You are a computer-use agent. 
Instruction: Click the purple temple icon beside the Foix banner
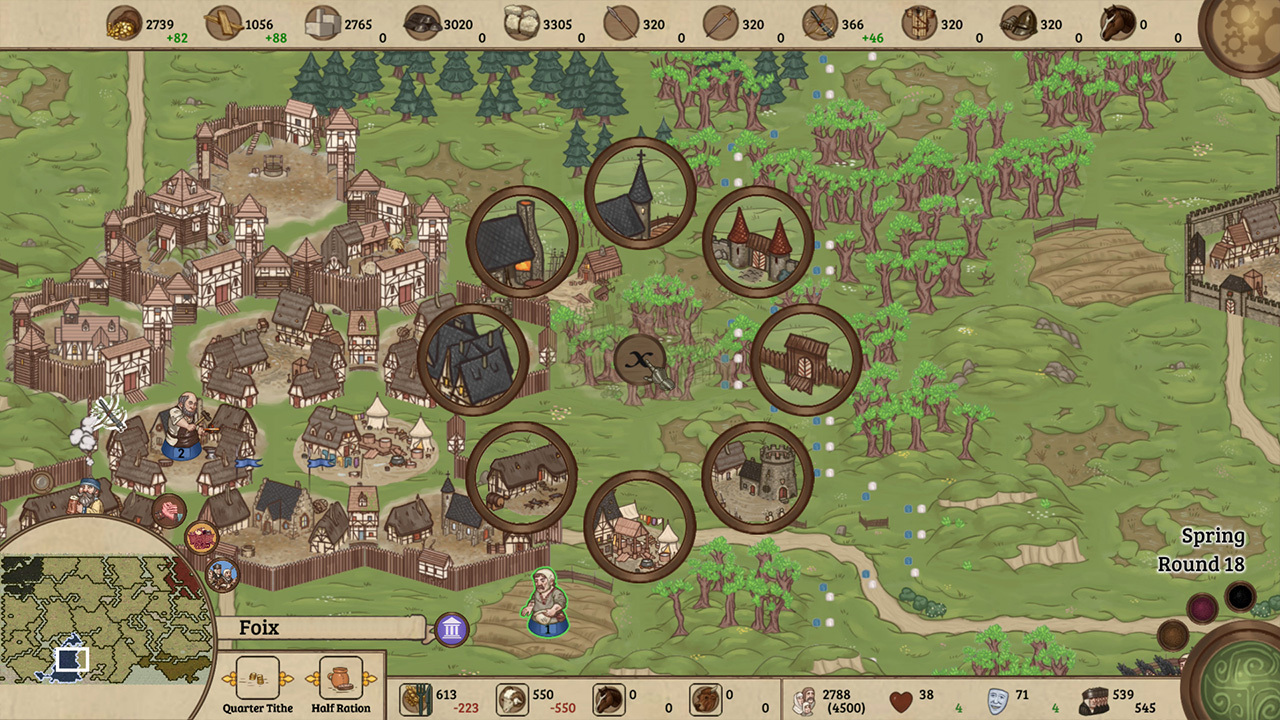point(451,628)
